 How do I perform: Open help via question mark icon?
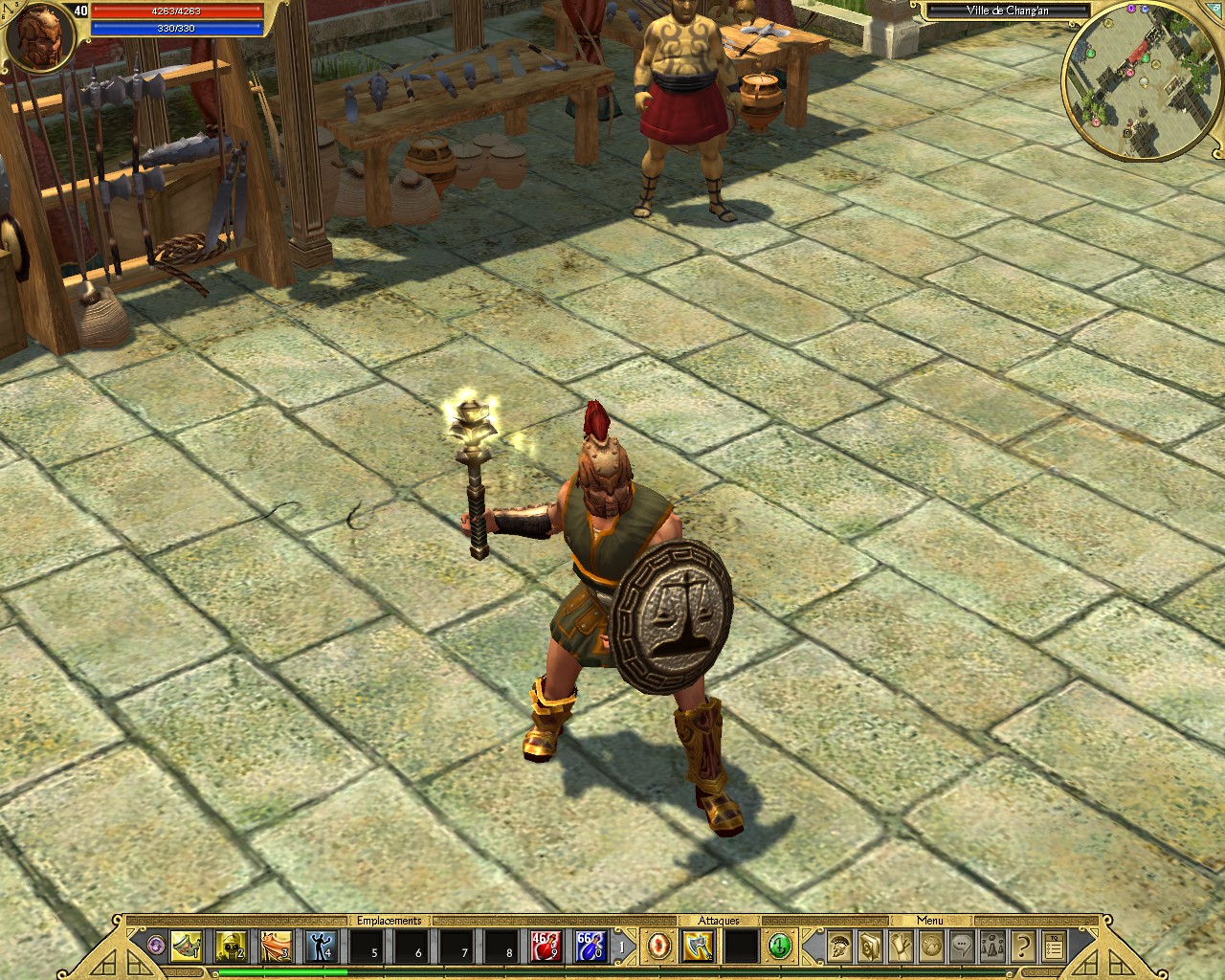tap(1024, 947)
